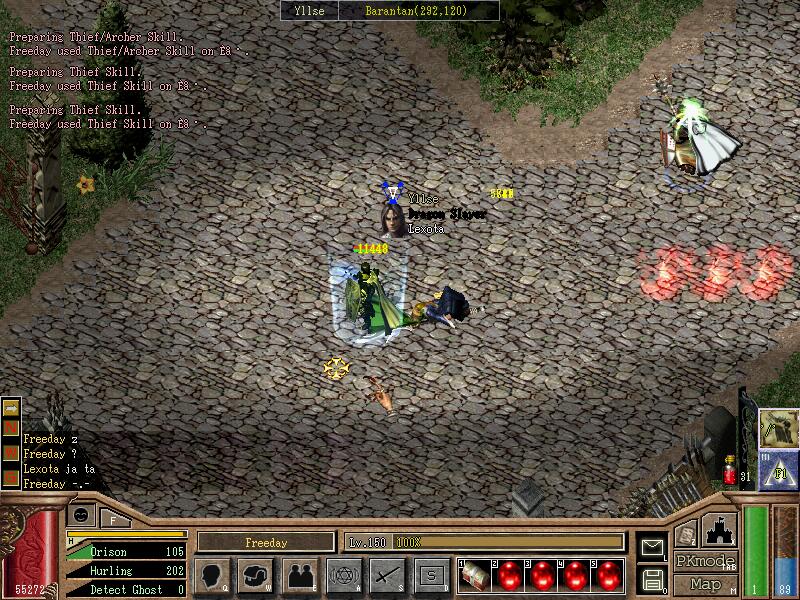The height and width of the screenshot is (600, 800).
Task: Toggle PKmode
Action: pos(704,561)
